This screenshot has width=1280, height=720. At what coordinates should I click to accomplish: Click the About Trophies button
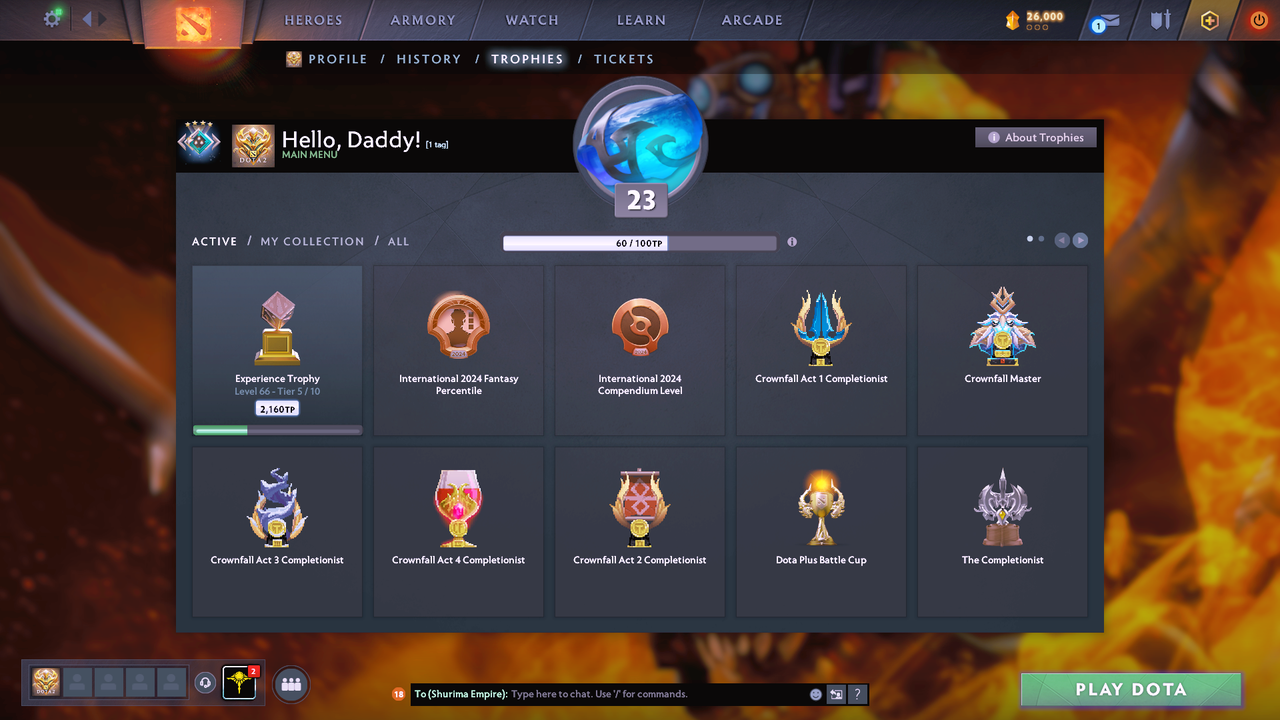(x=1035, y=137)
